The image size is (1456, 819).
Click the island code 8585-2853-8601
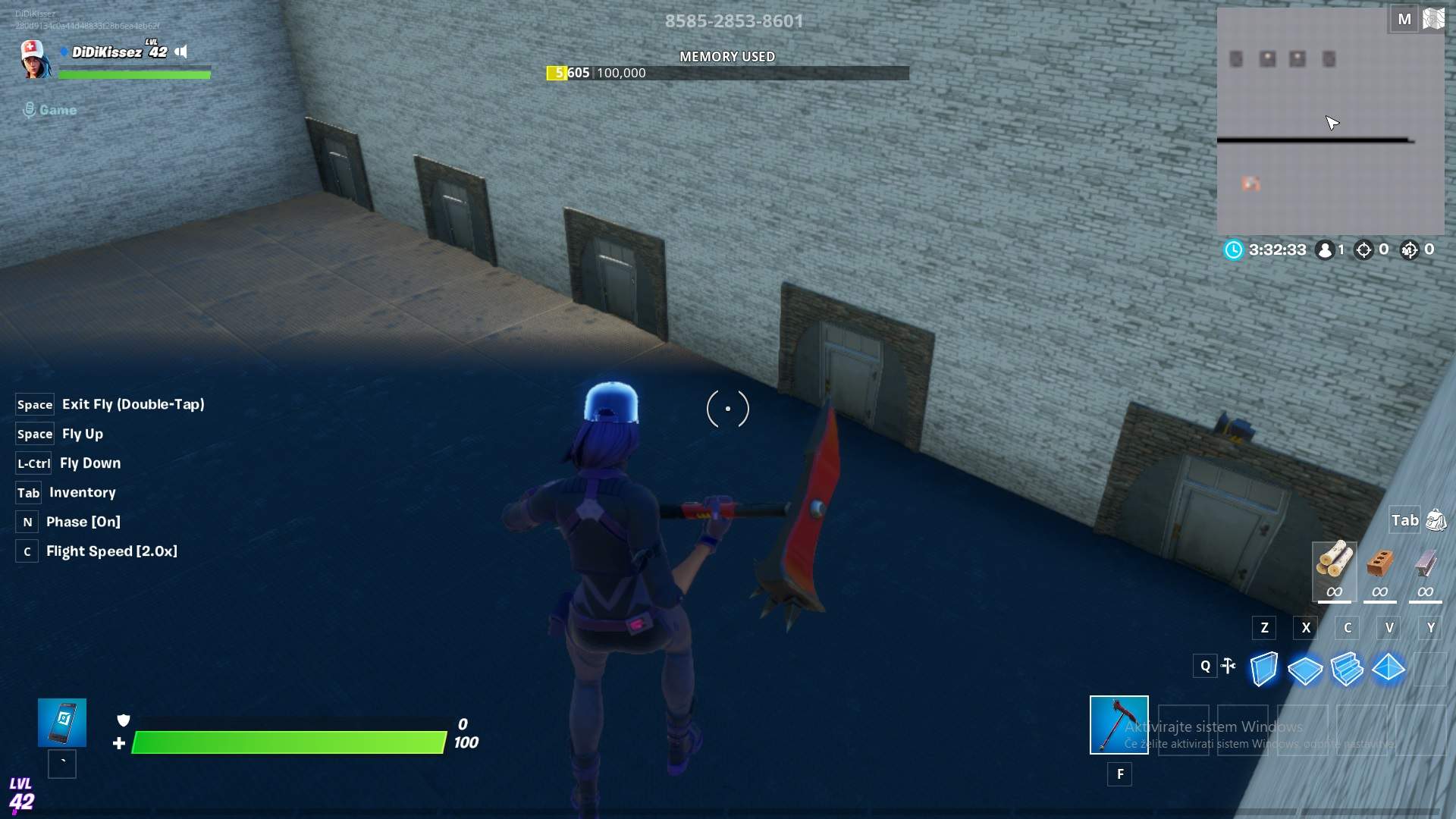734,20
